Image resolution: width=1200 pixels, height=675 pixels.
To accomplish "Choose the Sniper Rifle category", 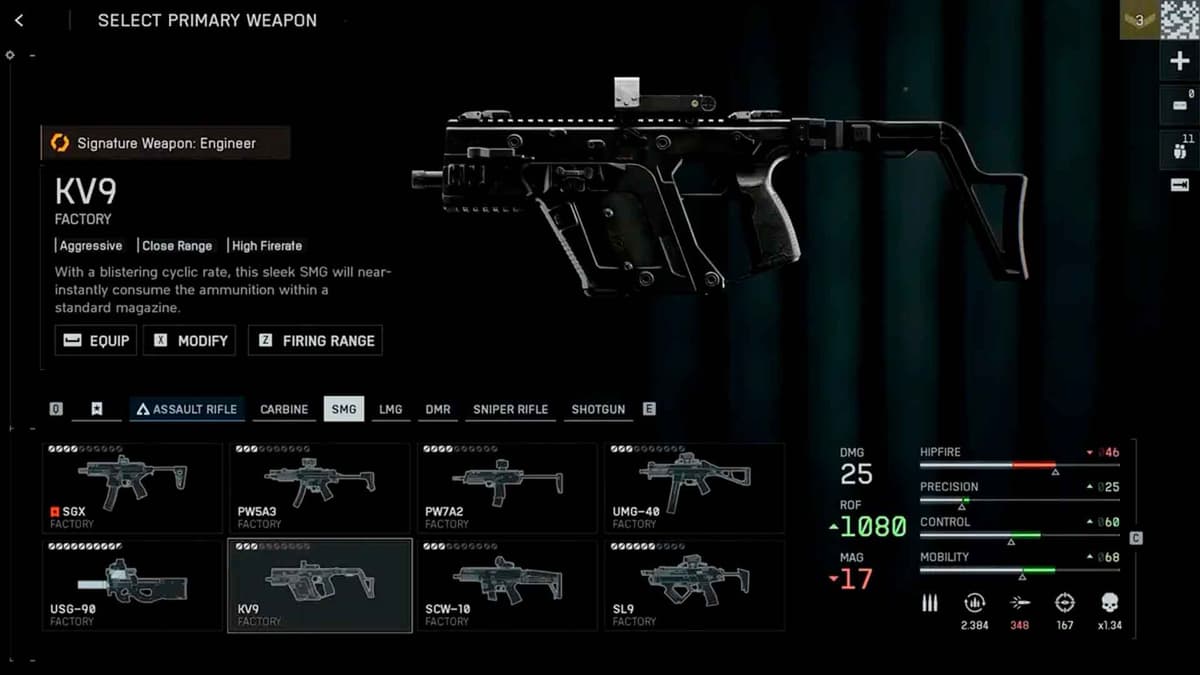I will (510, 409).
